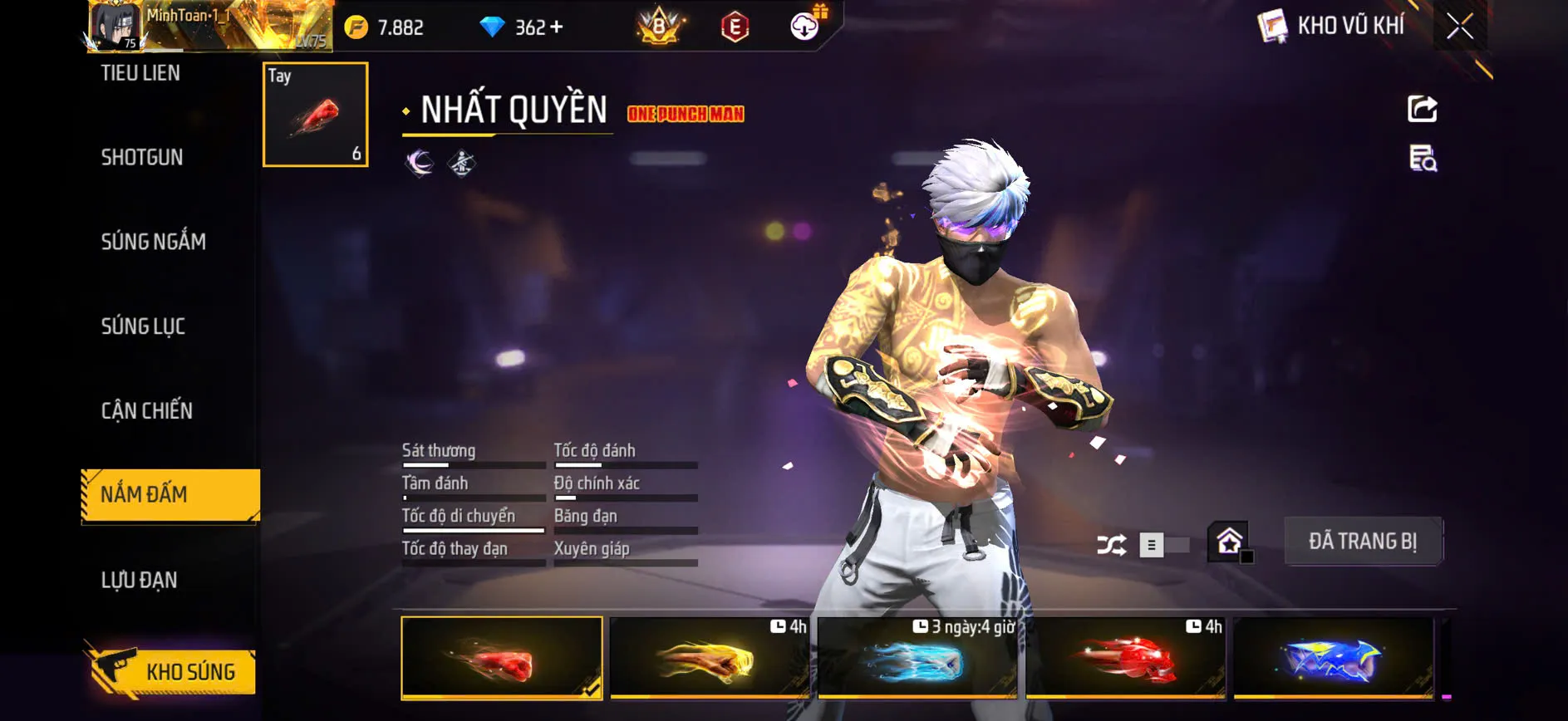Select the player skill icon beside the moon
1568x721 pixels.
coord(462,163)
